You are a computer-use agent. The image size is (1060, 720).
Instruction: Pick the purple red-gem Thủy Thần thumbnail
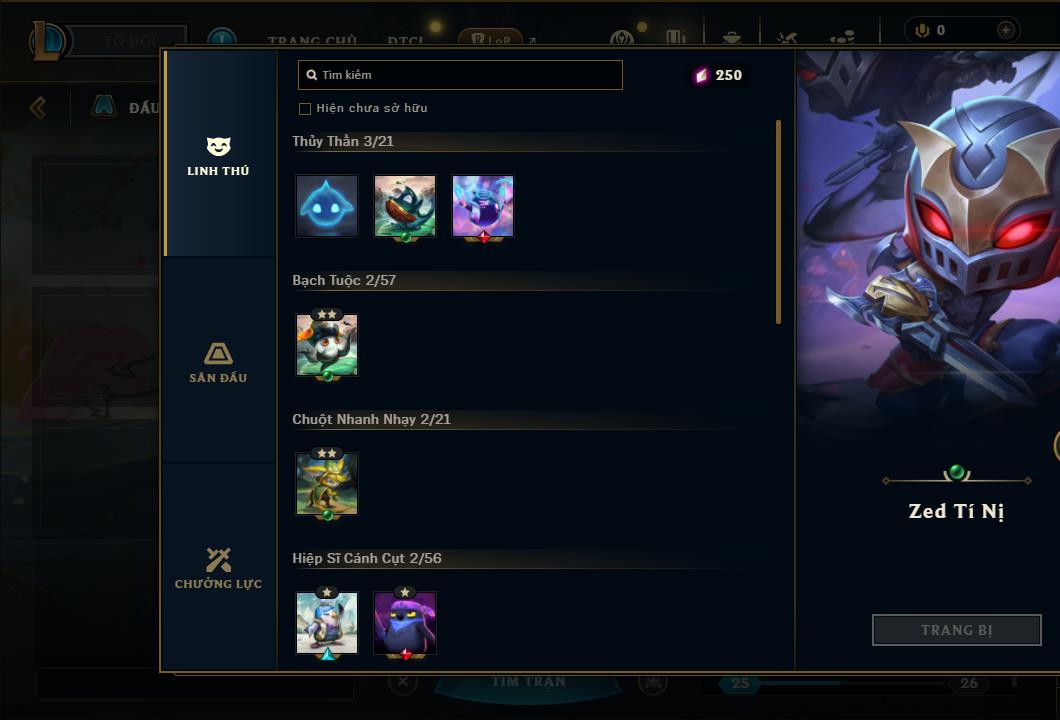pyautogui.click(x=483, y=206)
